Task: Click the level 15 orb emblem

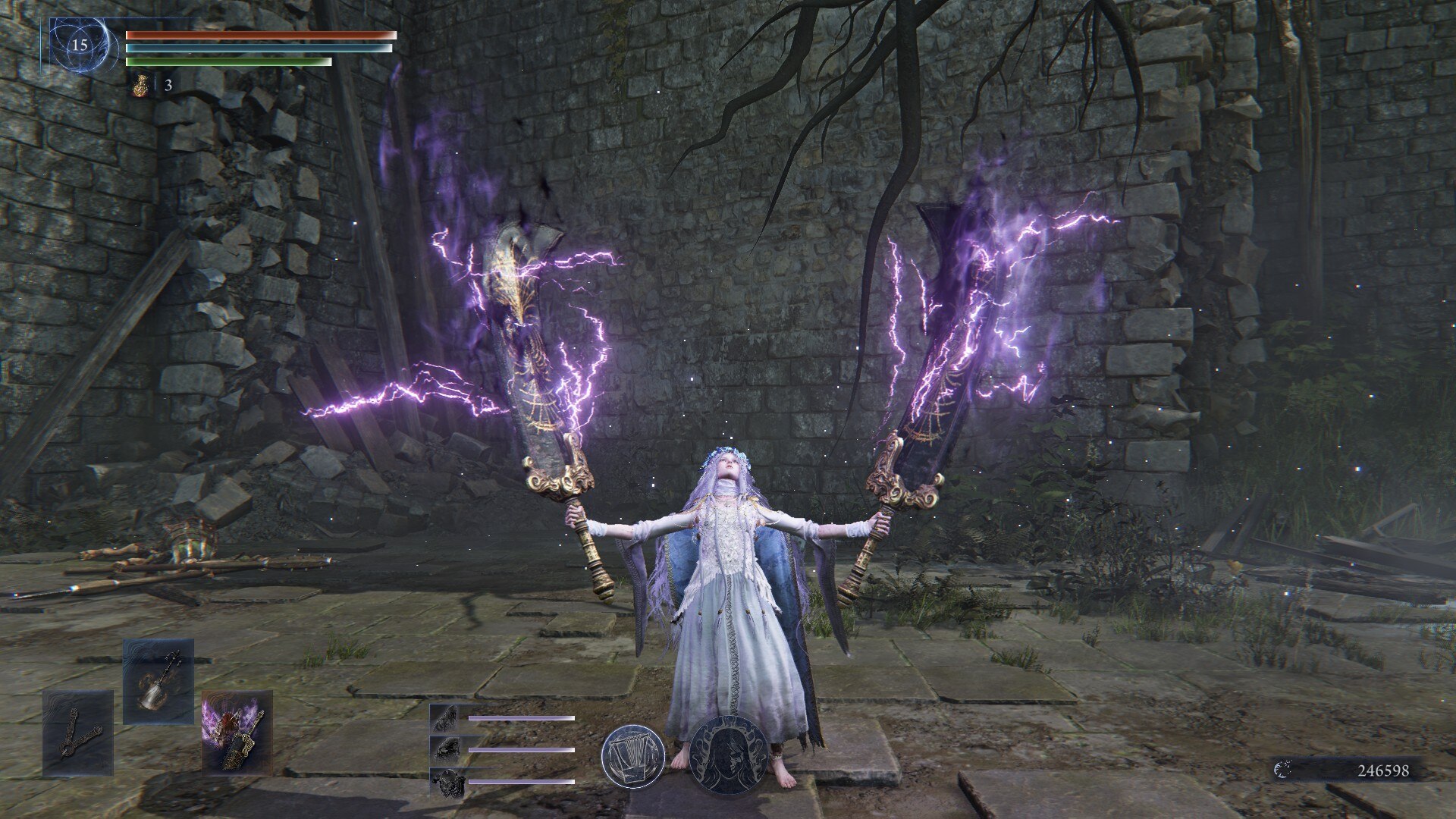Action: click(x=80, y=45)
